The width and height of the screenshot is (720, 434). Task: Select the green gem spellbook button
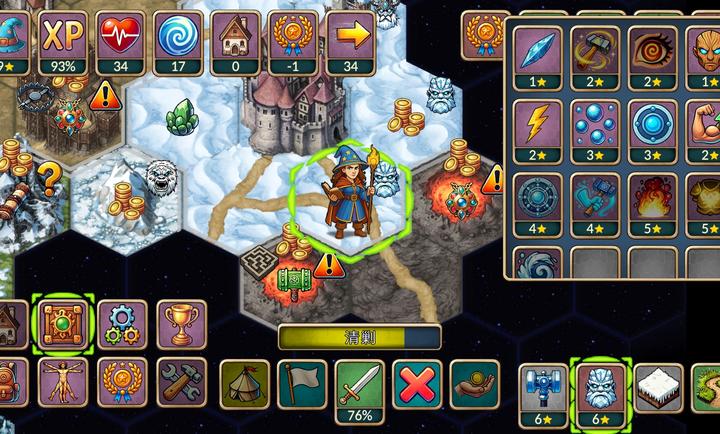click(62, 324)
